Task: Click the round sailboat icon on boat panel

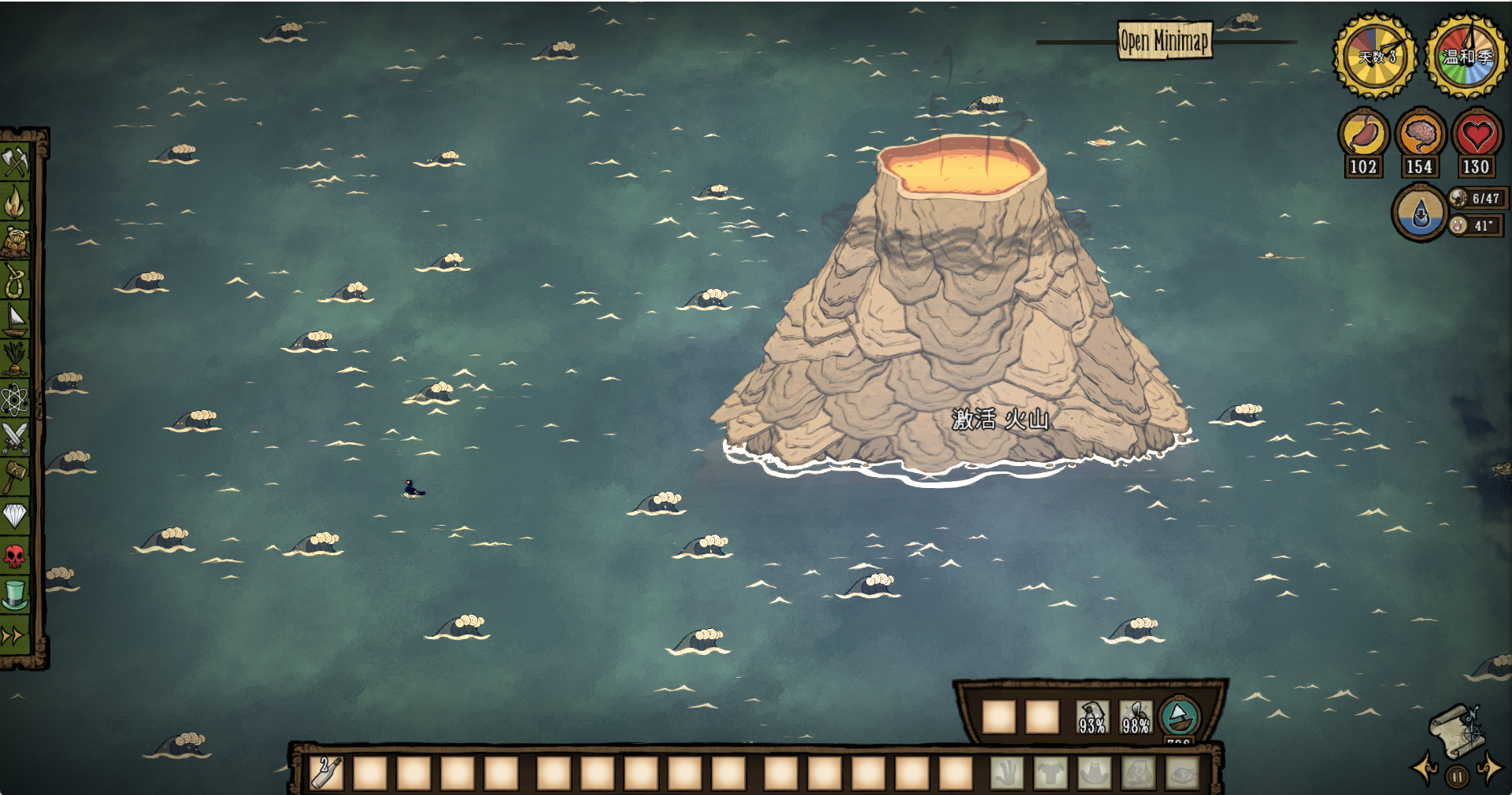Action: coord(1179,716)
